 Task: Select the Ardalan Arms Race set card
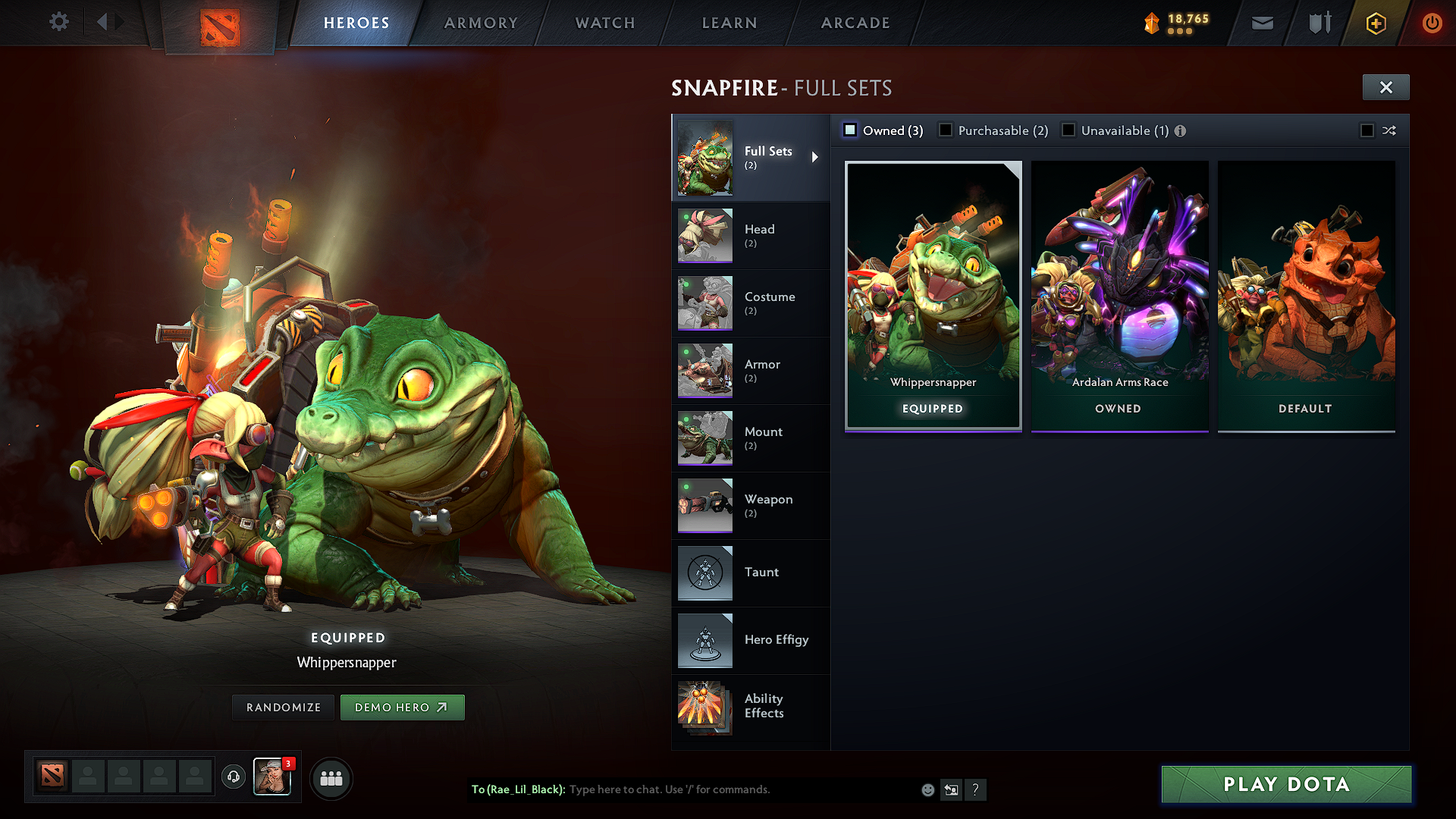pyautogui.click(x=1119, y=296)
